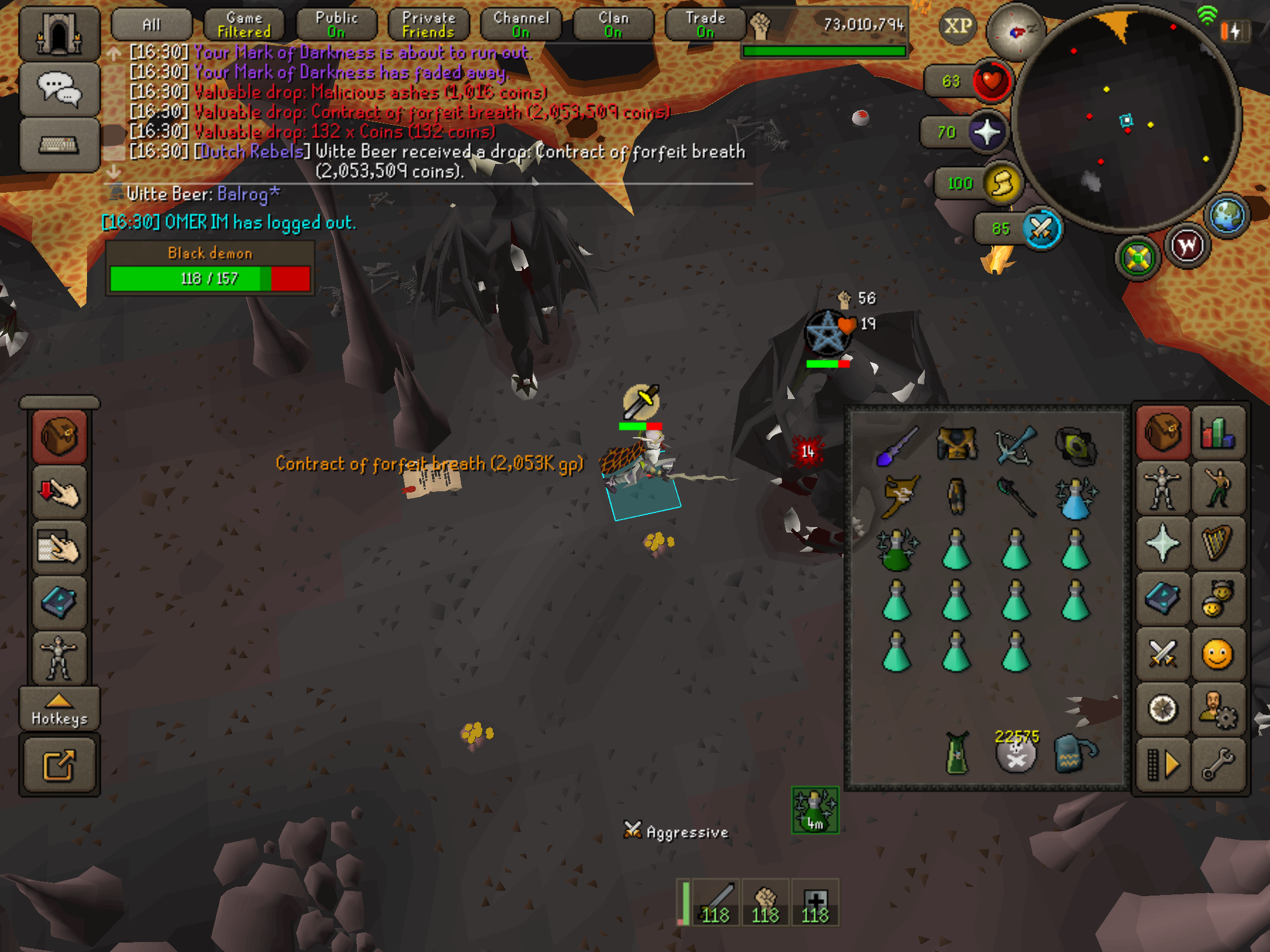Viewport: 1270px width, 952px height.
Task: Open the Game chat filter tab
Action: click(244, 25)
